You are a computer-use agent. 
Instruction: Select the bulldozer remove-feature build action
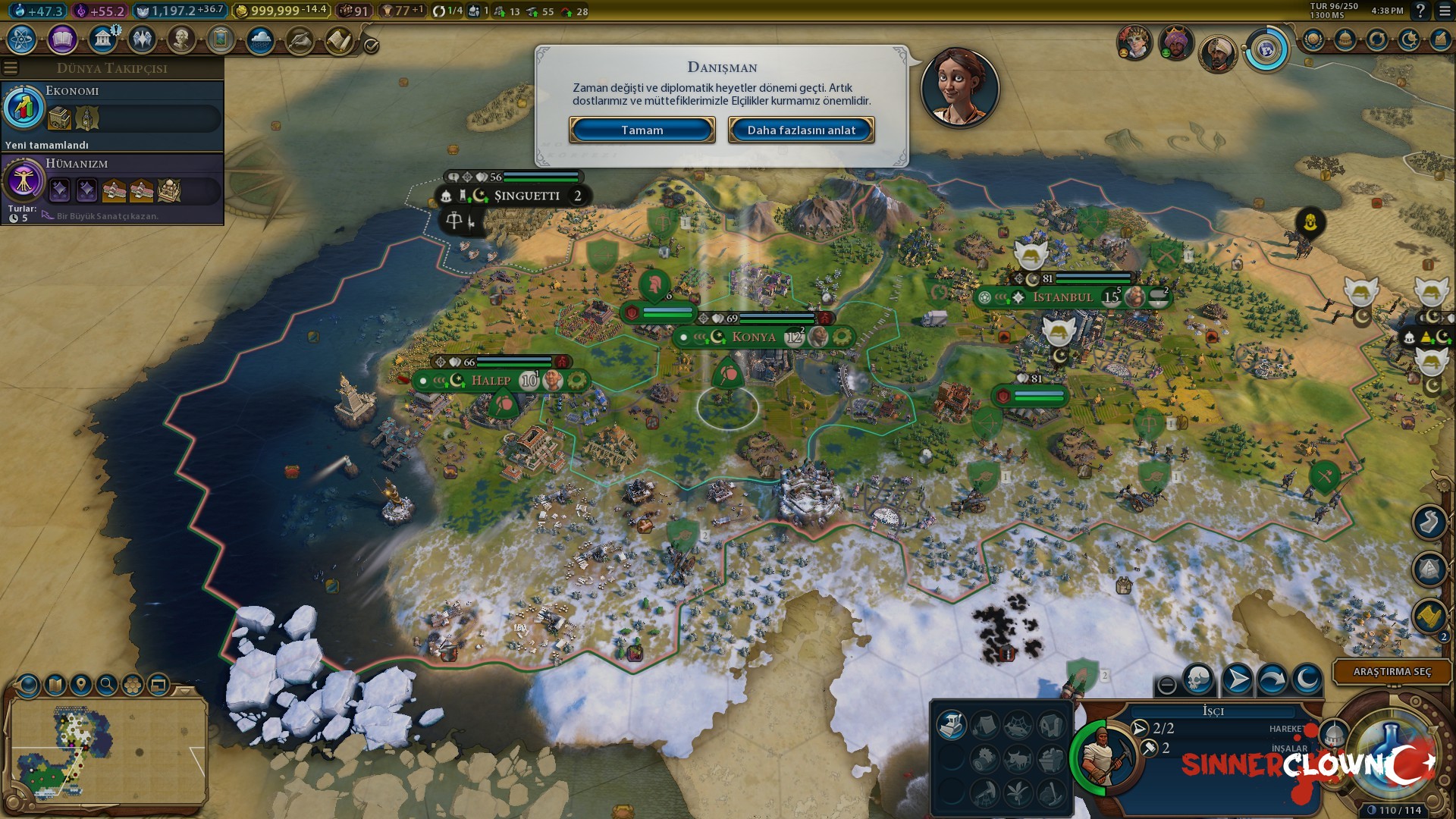951,726
